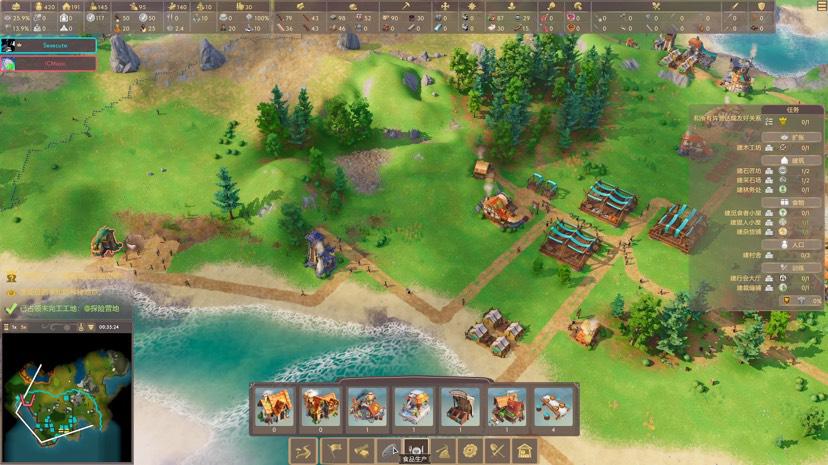The width and height of the screenshot is (828, 465).
Task: Select the Seasecute player entry
Action: [50, 45]
